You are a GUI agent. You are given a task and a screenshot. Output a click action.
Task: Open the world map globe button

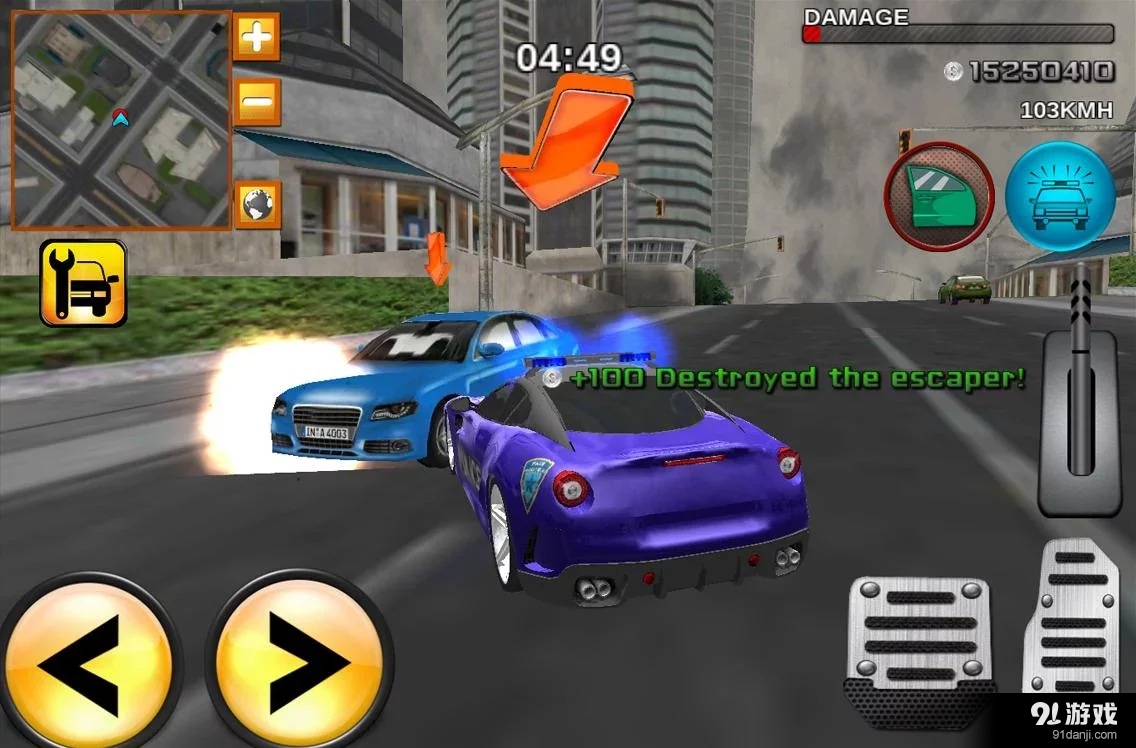click(x=257, y=204)
